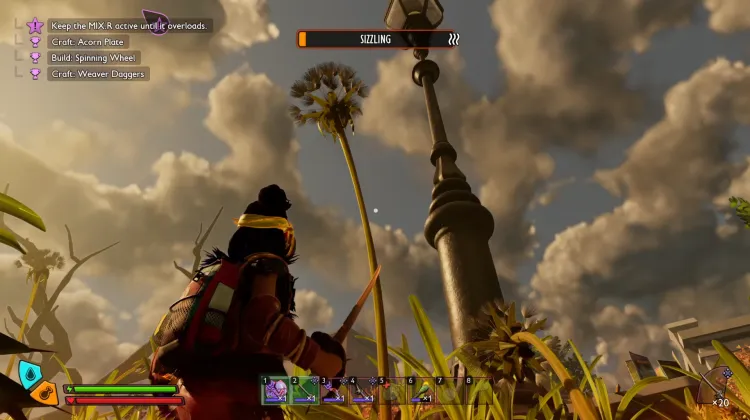Select the Build: Spinning Wheel objective

pos(96,58)
